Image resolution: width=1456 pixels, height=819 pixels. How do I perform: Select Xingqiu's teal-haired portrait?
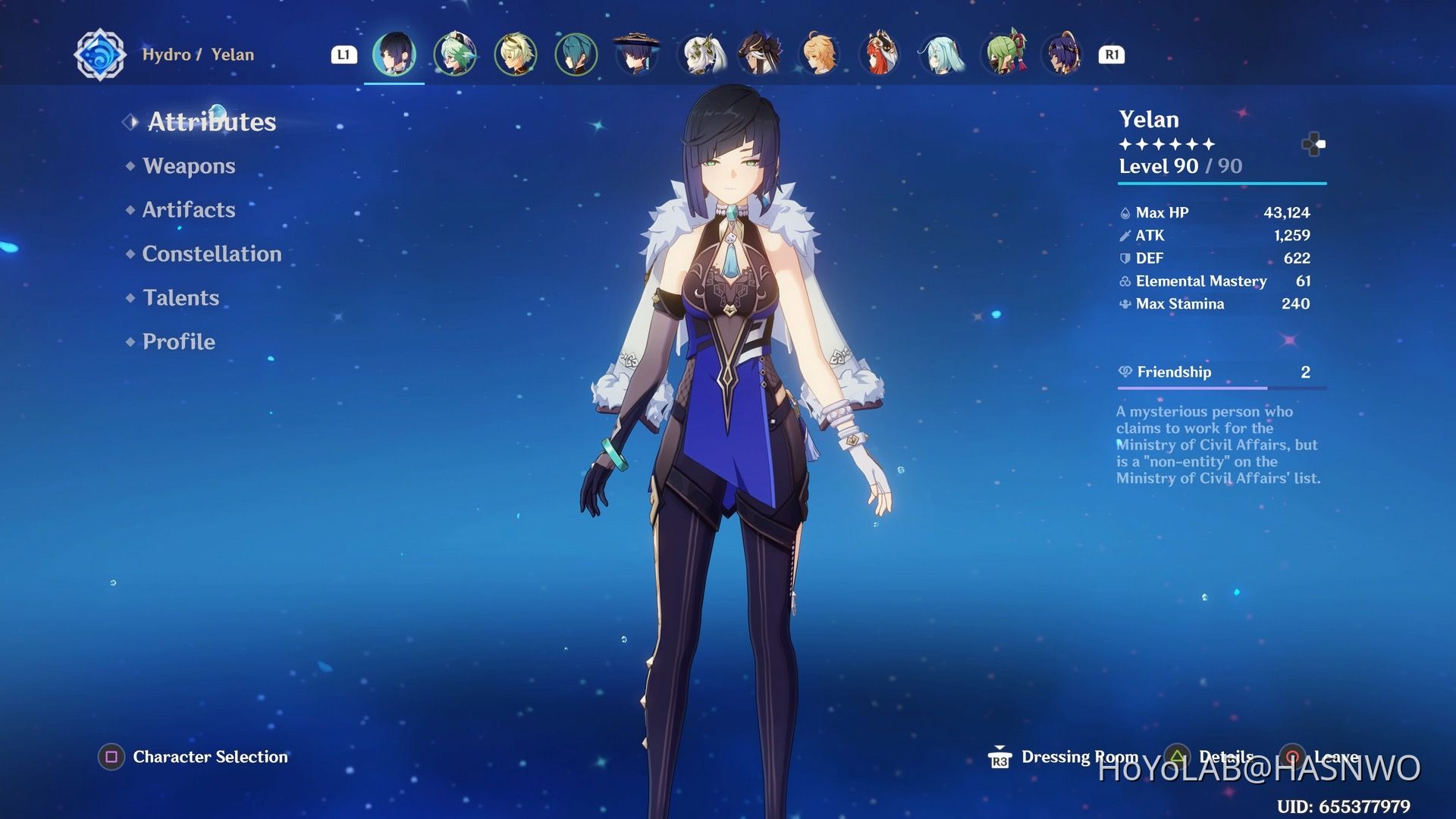(576, 54)
